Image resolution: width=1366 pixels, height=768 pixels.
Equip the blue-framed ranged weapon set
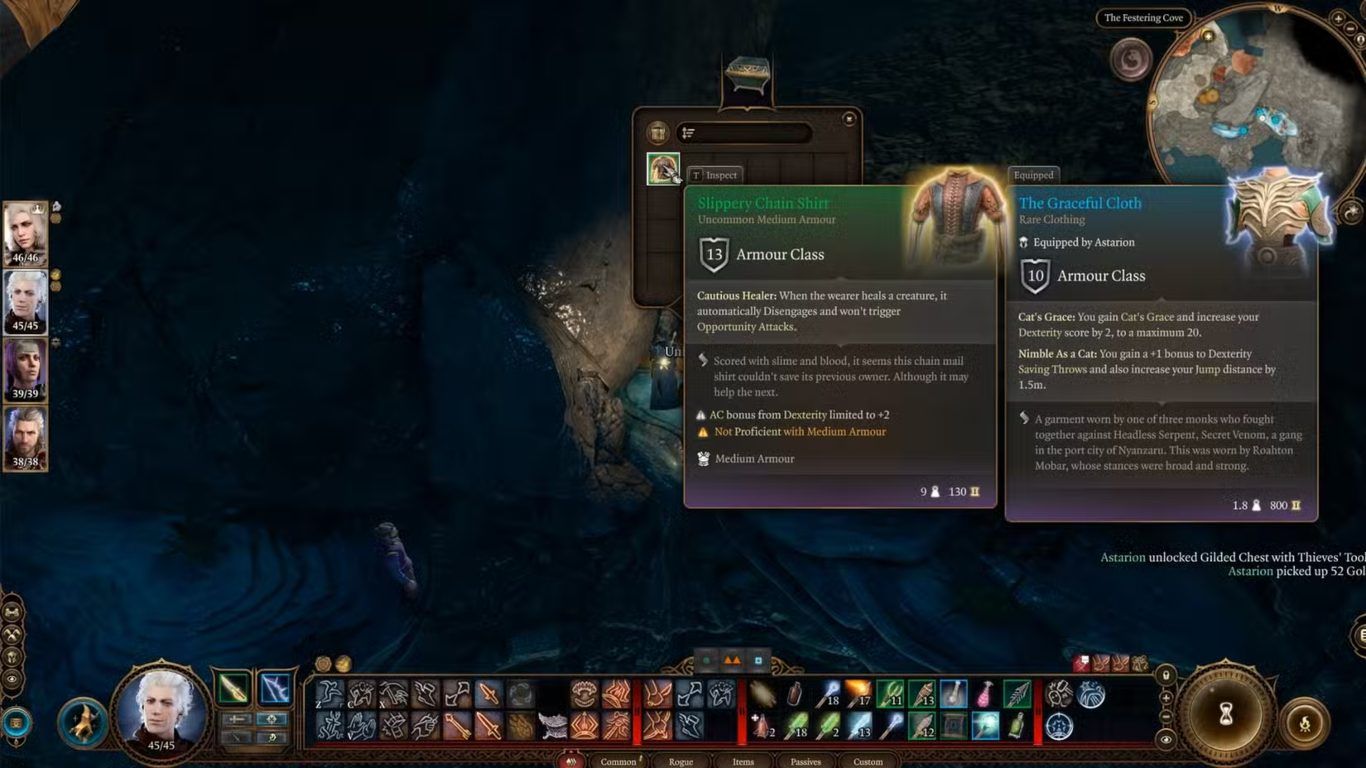coord(274,688)
